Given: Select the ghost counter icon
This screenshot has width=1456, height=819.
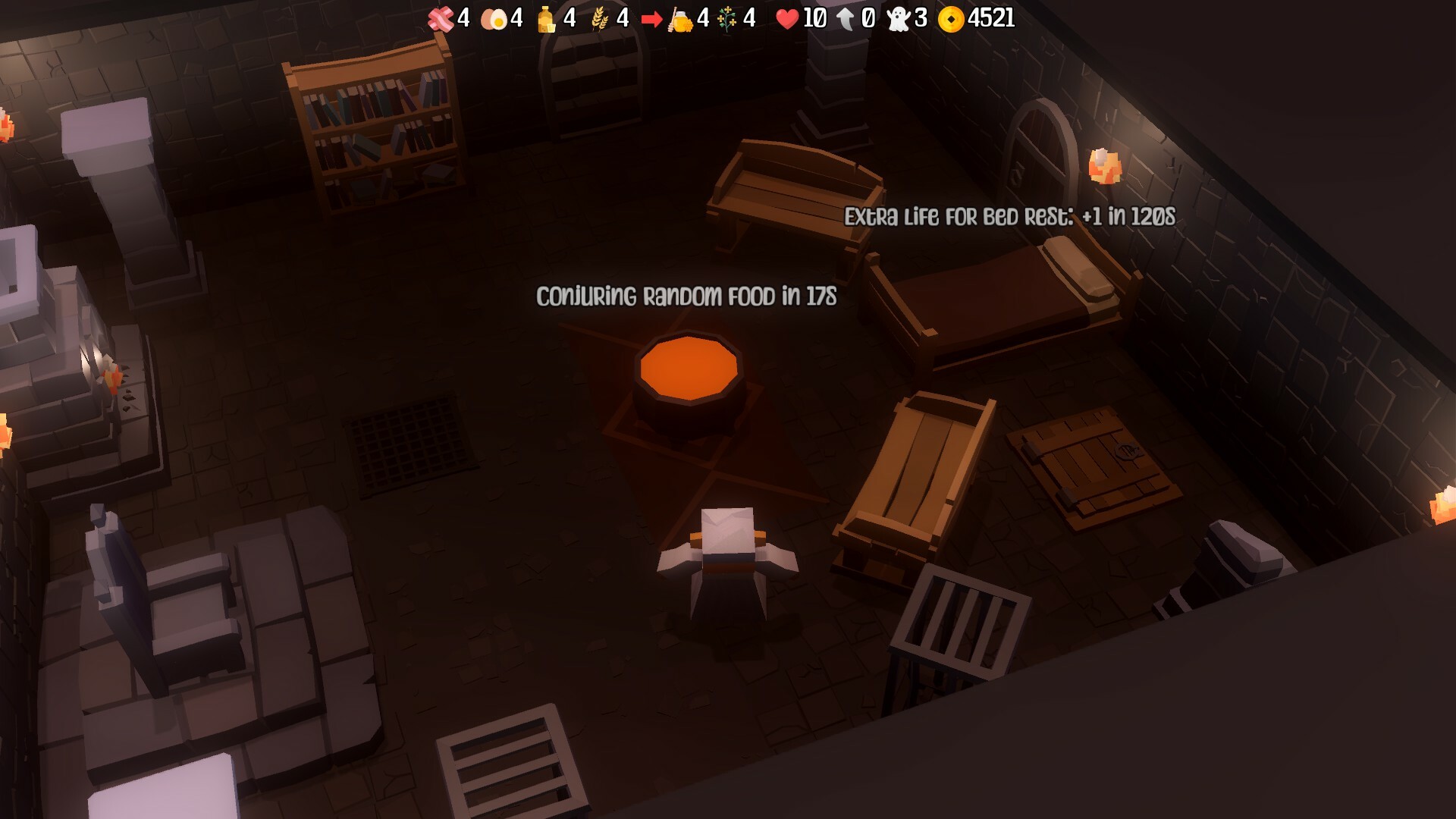Looking at the screenshot, I should click(x=897, y=17).
